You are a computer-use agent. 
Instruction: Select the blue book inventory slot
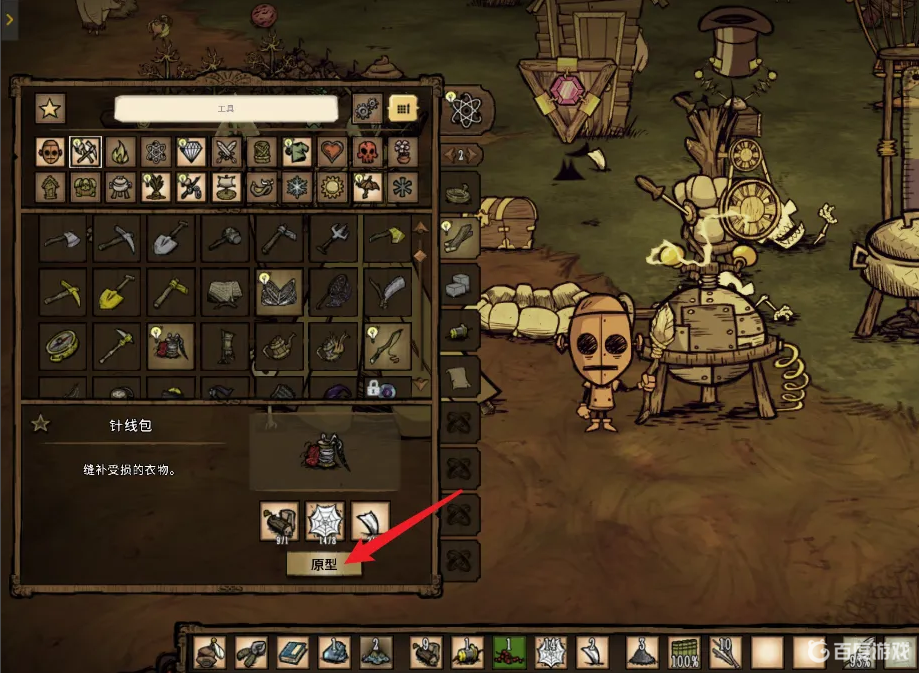[x=292, y=652]
